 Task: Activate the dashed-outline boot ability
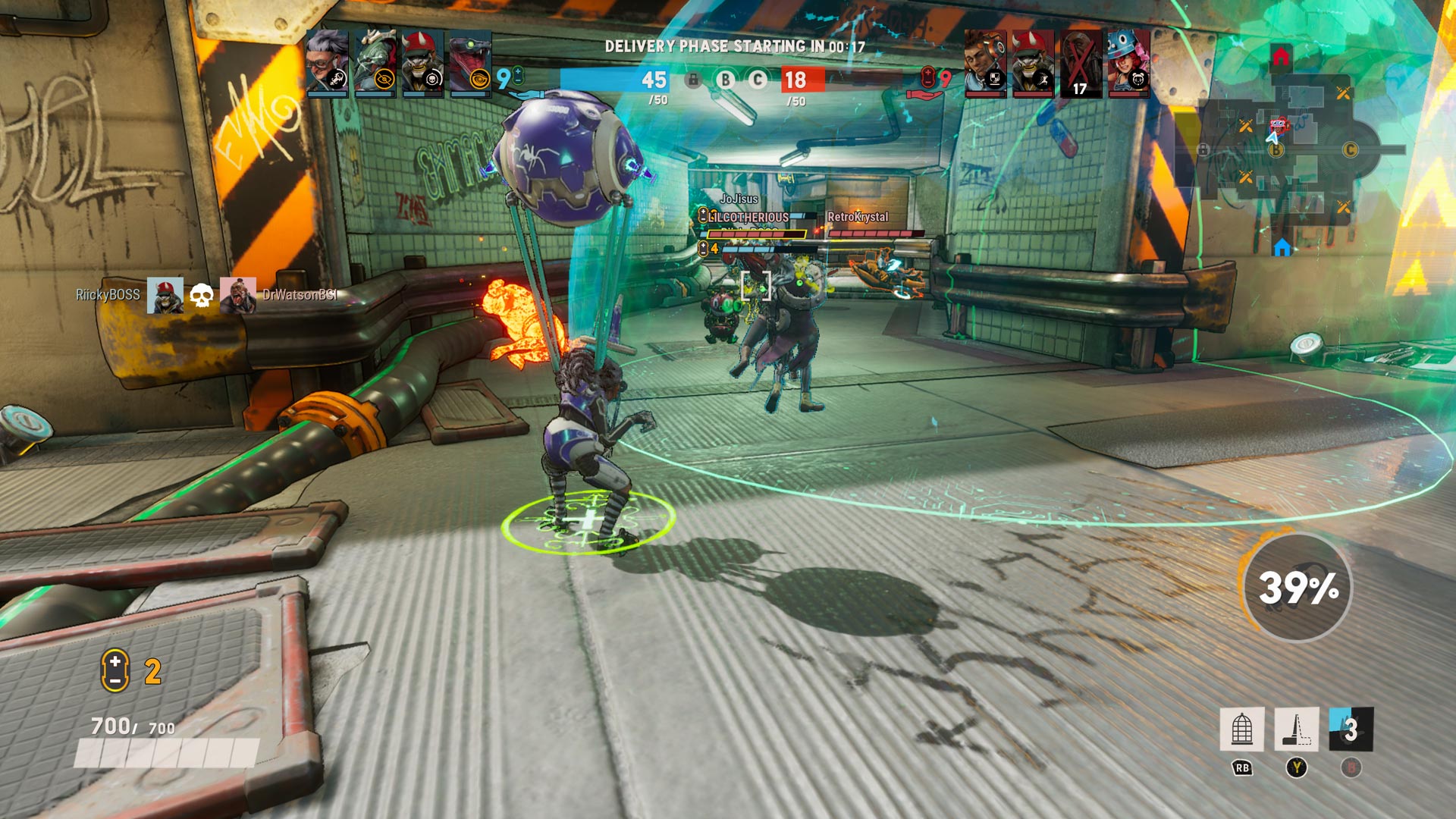point(1296,730)
